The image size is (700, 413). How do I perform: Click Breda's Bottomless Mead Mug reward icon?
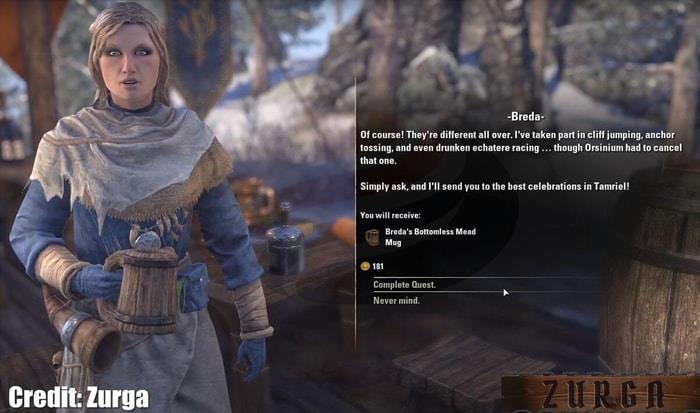click(x=372, y=237)
